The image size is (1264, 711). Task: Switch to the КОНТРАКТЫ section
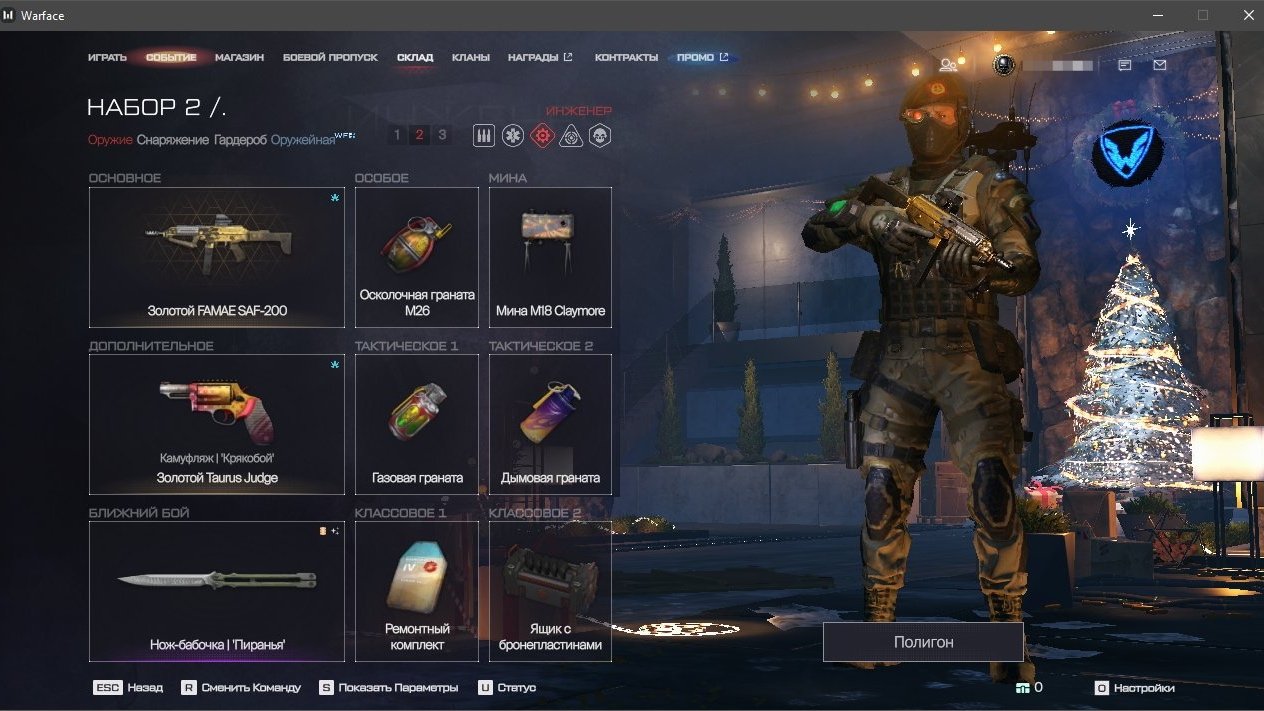[626, 58]
